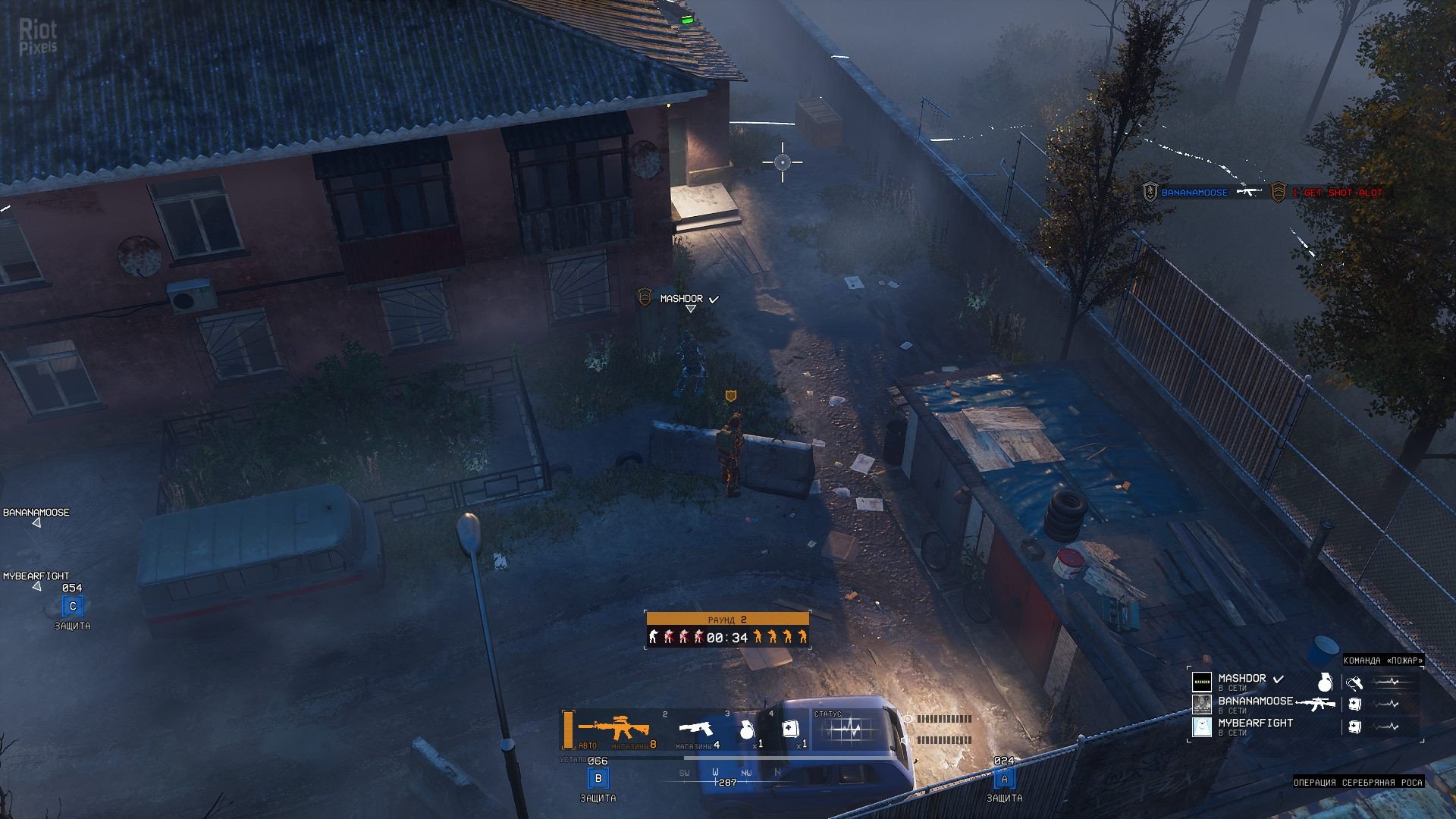Screen dimensions: 1456x819
Task: Click the BANANAMOOSE kill feed entry
Action: pos(1194,193)
